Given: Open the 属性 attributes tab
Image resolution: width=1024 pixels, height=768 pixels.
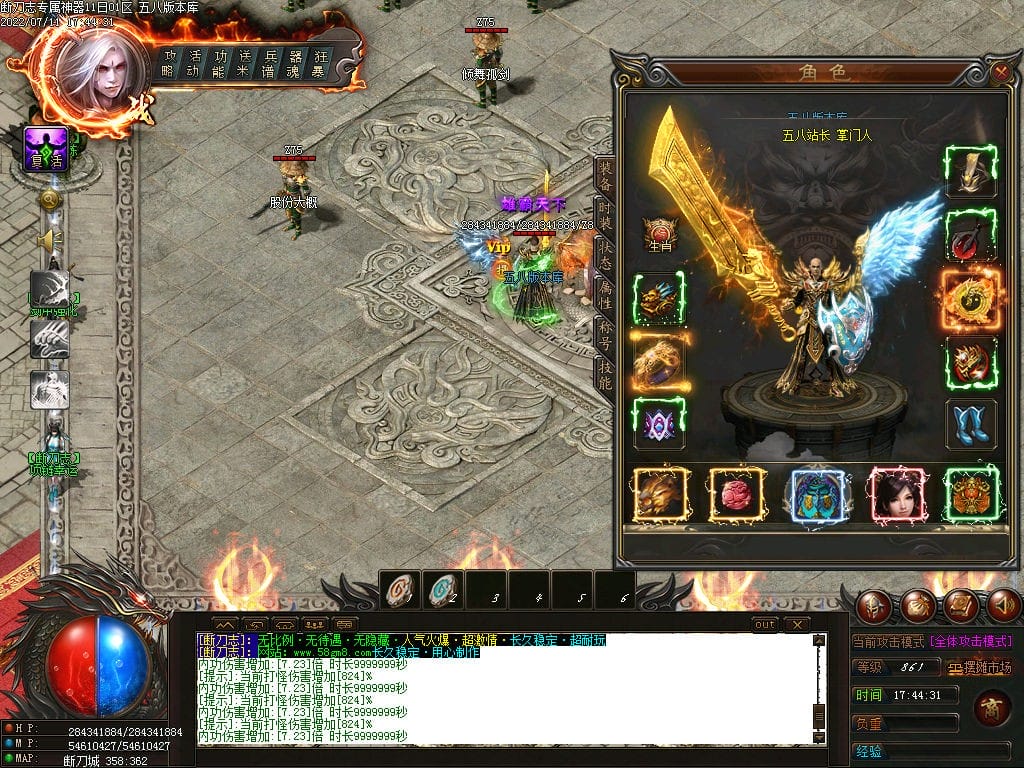Looking at the screenshot, I should 605,294.
